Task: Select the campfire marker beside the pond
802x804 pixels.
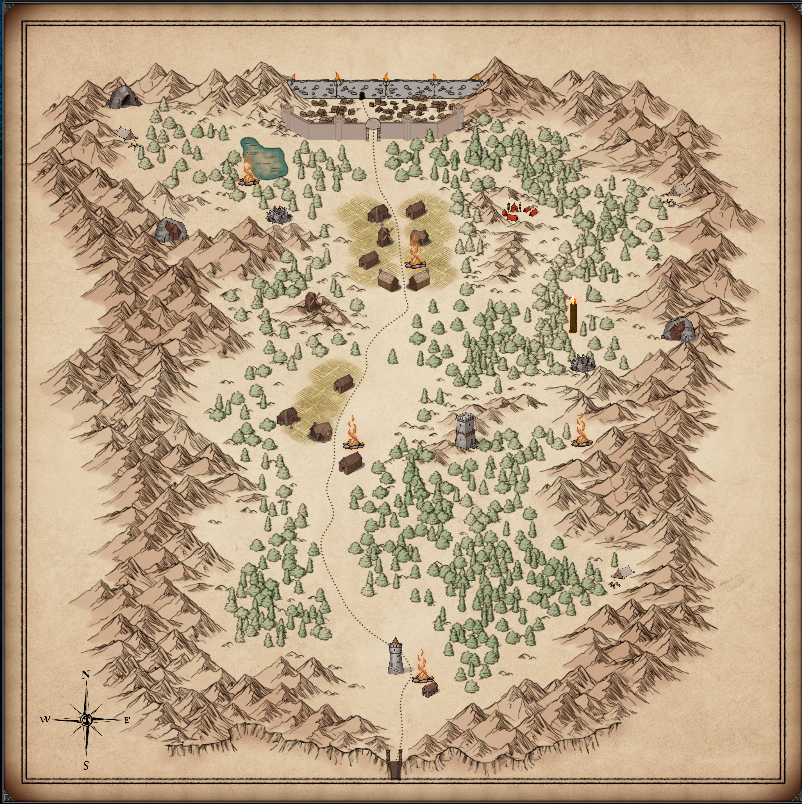Action: click(x=247, y=173)
